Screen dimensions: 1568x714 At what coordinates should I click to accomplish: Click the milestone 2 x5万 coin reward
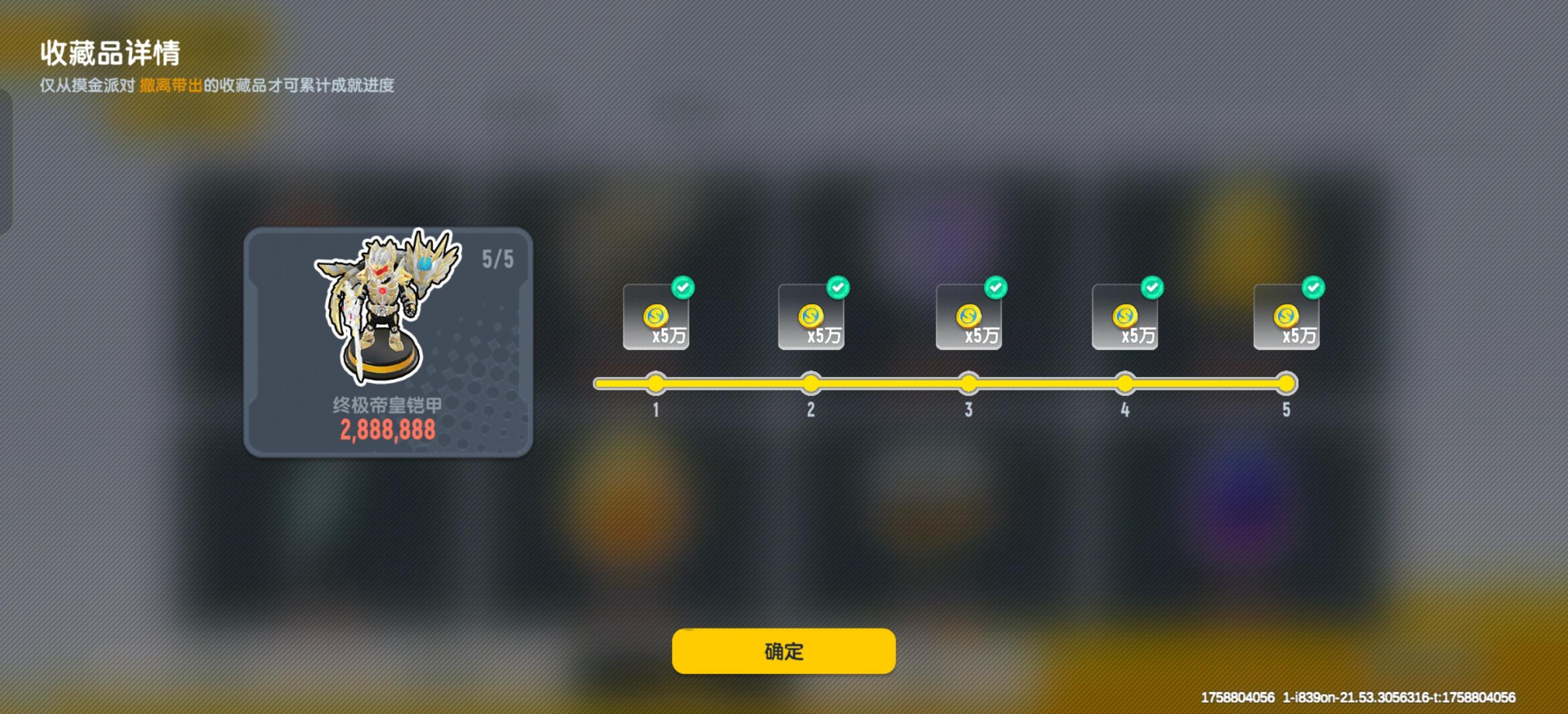(811, 316)
